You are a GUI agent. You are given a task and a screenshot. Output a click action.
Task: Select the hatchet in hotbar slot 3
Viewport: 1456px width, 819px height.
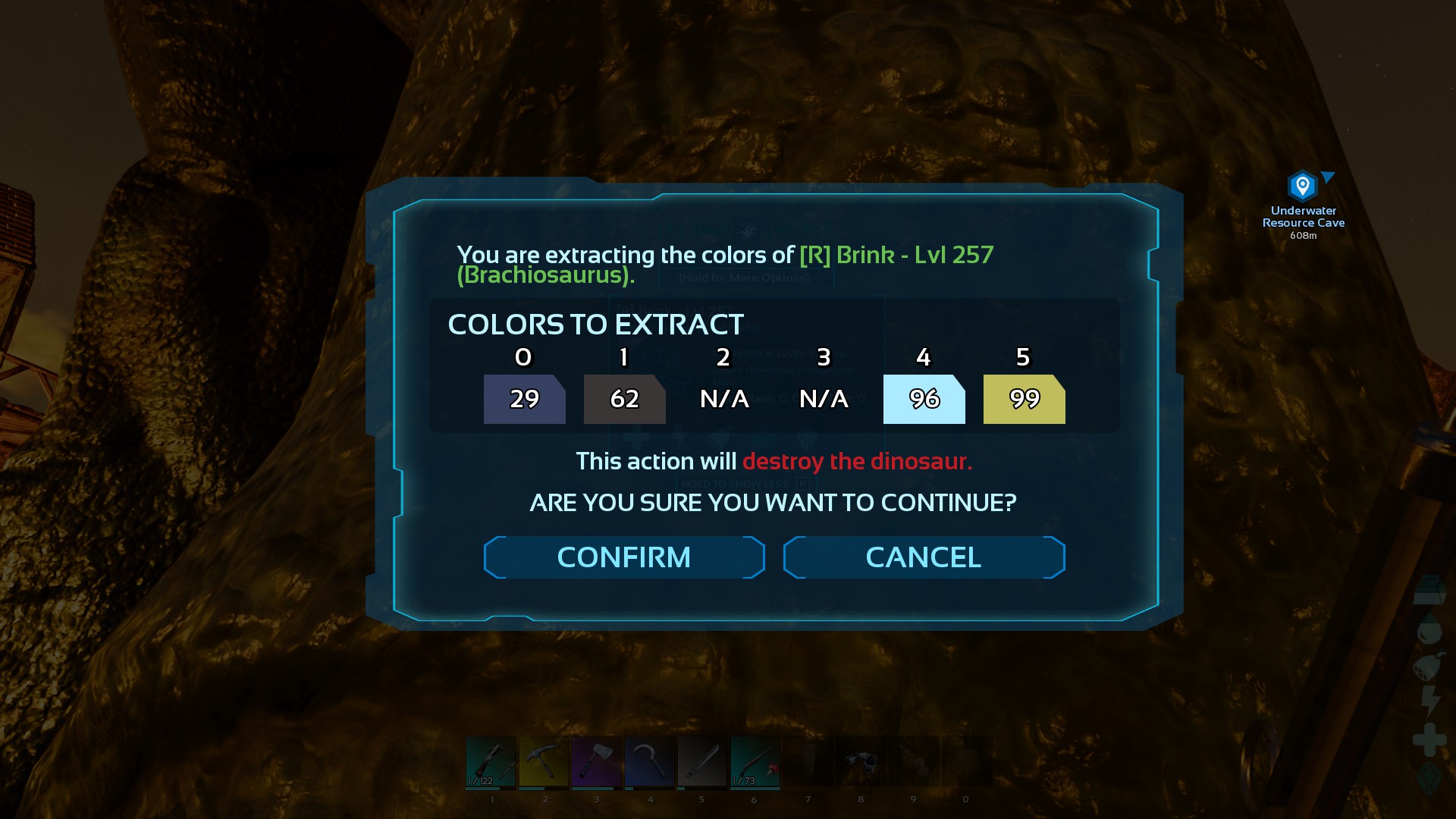click(596, 761)
